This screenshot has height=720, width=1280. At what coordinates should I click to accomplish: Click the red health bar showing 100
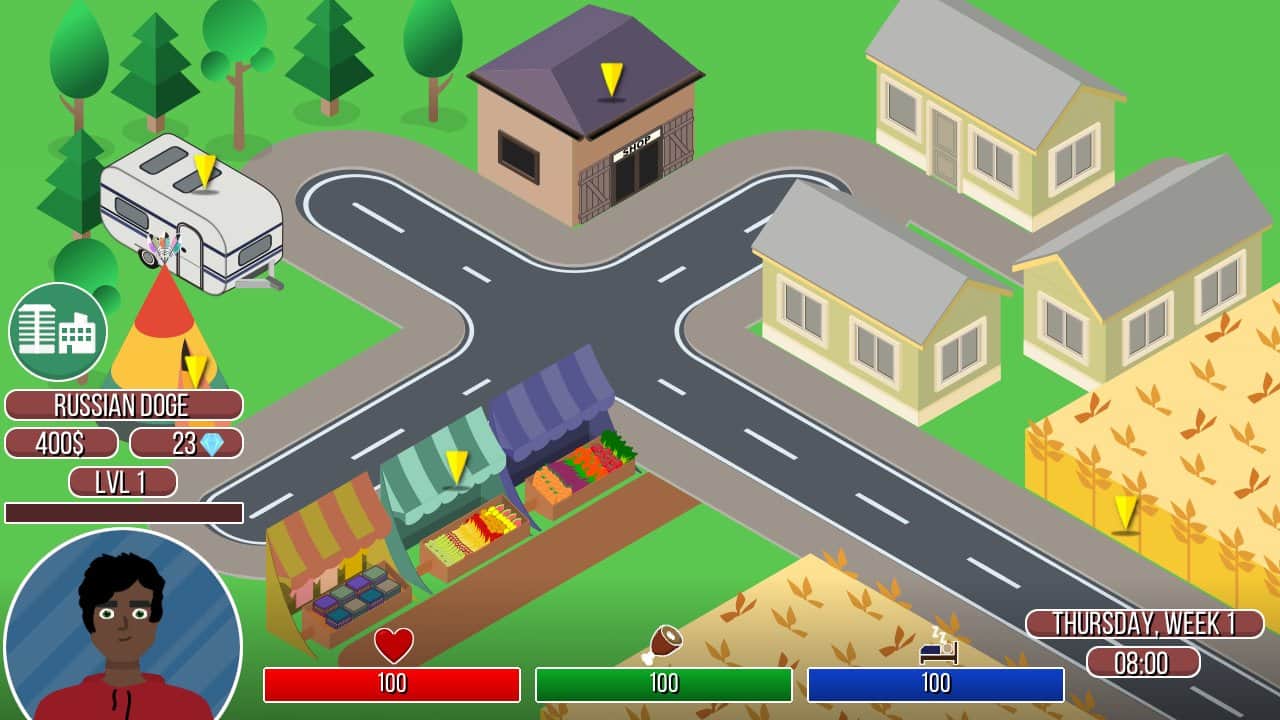coord(394,685)
